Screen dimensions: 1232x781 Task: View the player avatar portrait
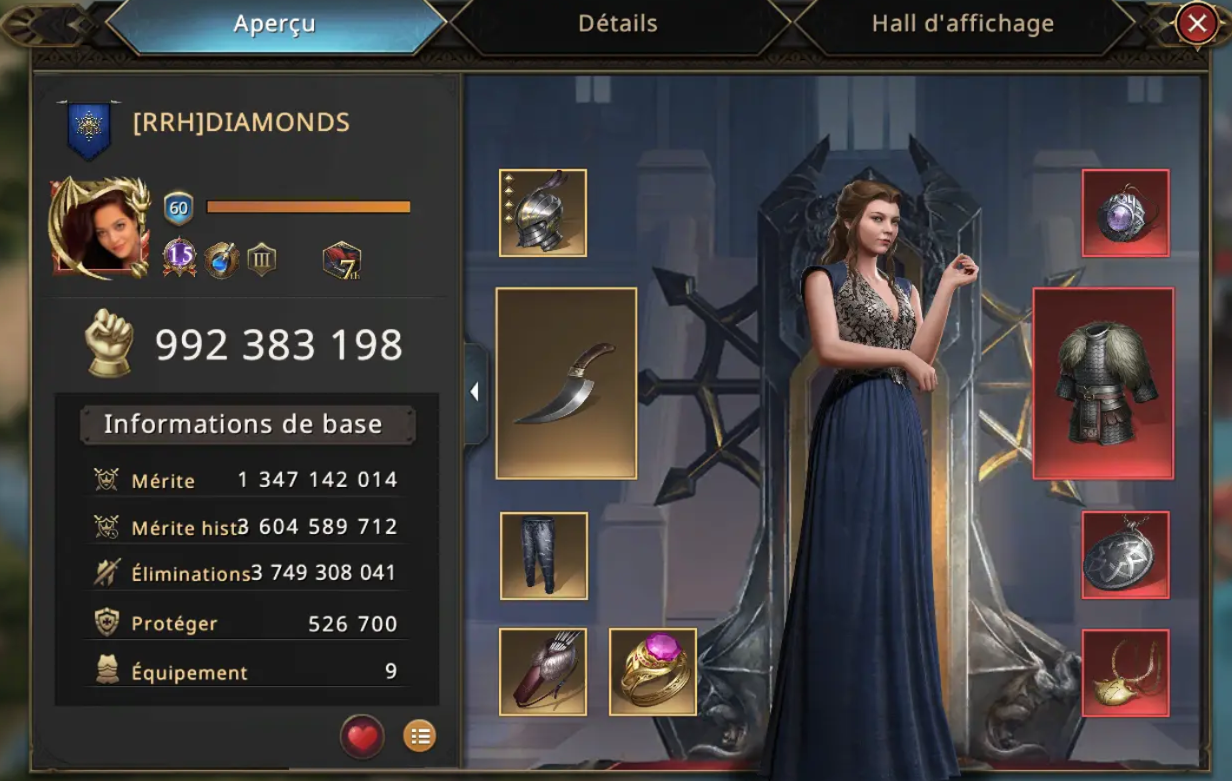98,228
